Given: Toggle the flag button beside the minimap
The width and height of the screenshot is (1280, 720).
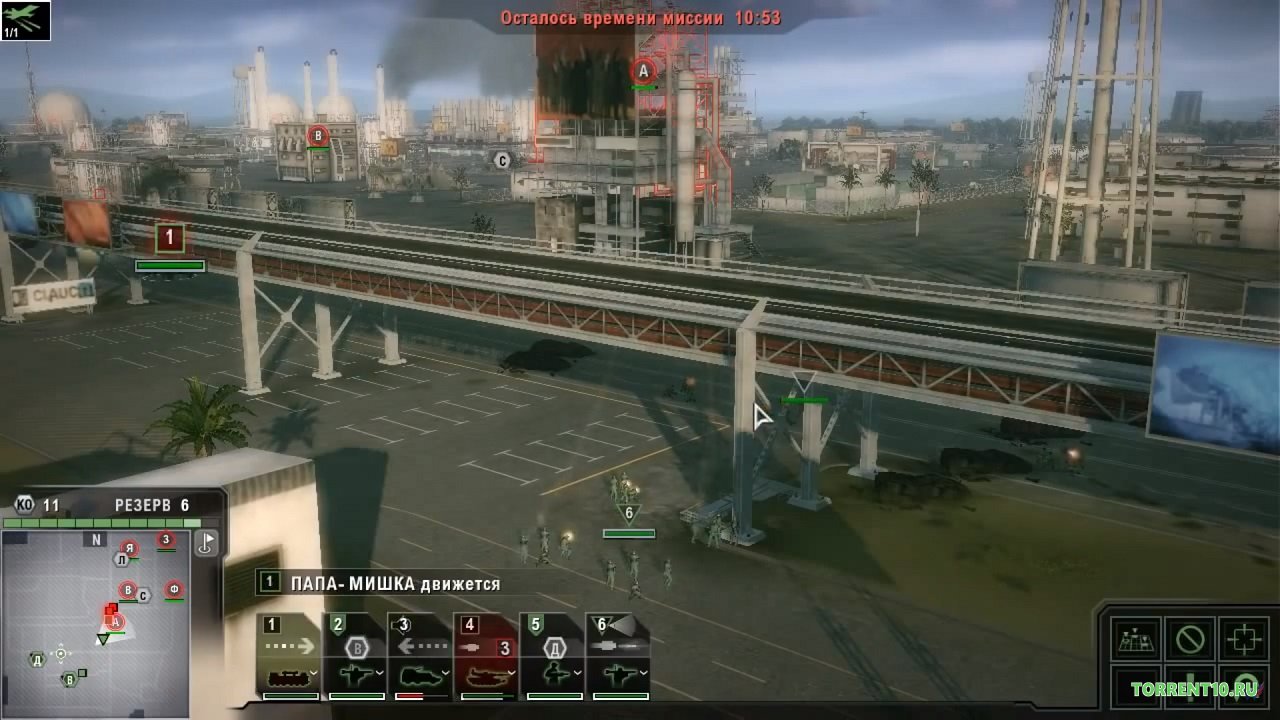Looking at the screenshot, I should (206, 543).
